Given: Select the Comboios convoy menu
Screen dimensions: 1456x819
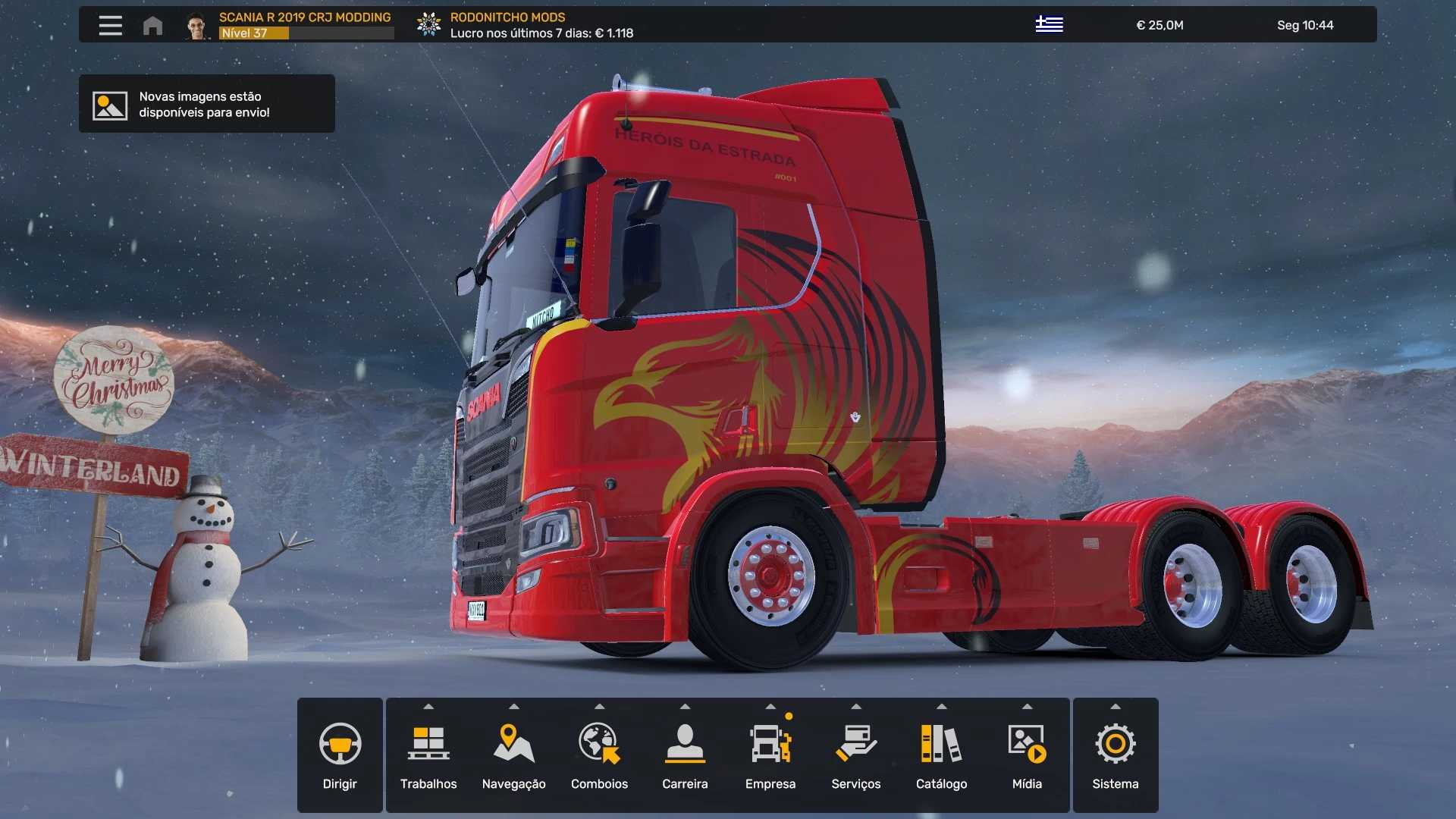Looking at the screenshot, I should [x=599, y=755].
